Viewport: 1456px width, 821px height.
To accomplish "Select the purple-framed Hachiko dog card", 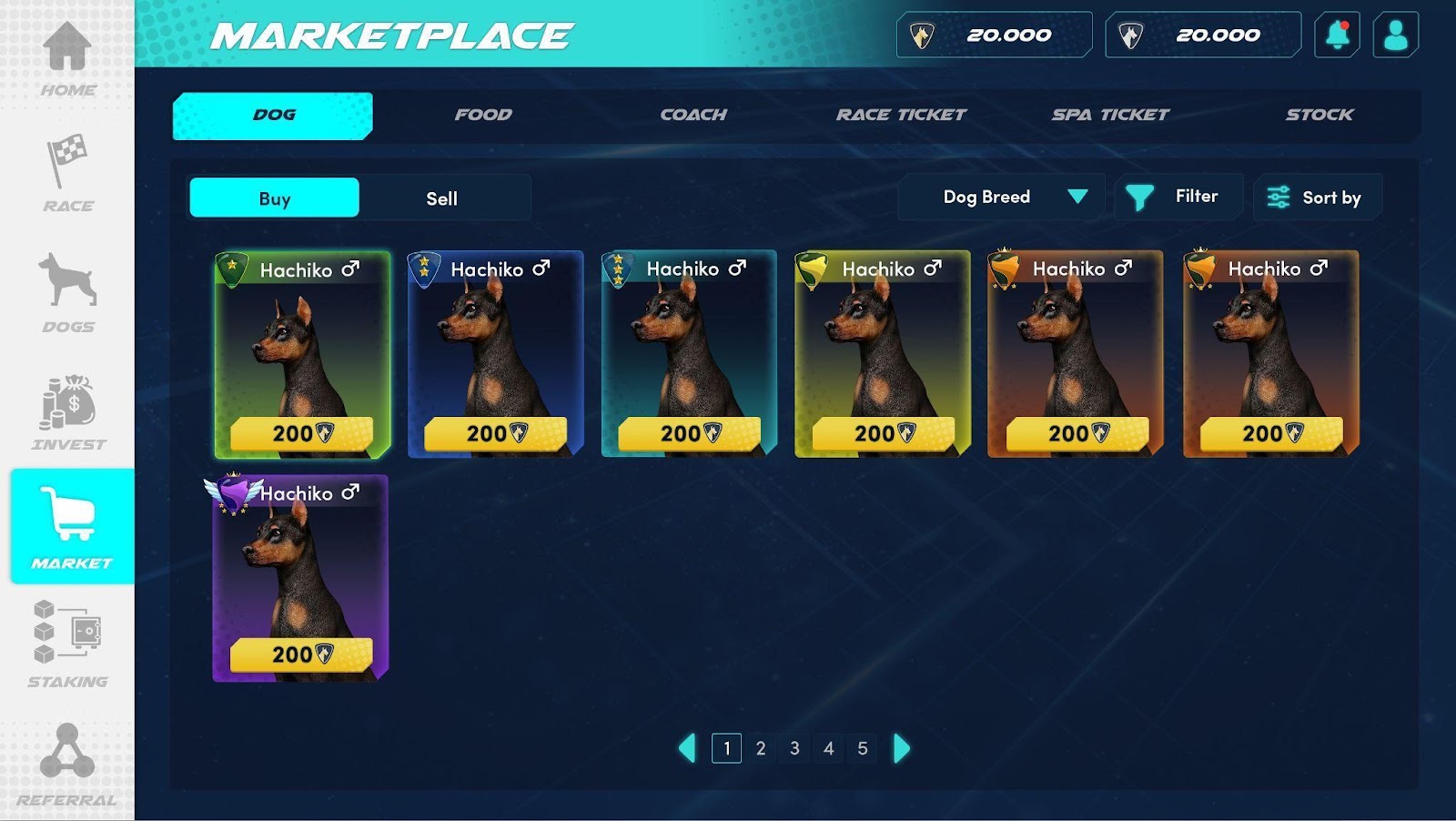I will tap(300, 578).
